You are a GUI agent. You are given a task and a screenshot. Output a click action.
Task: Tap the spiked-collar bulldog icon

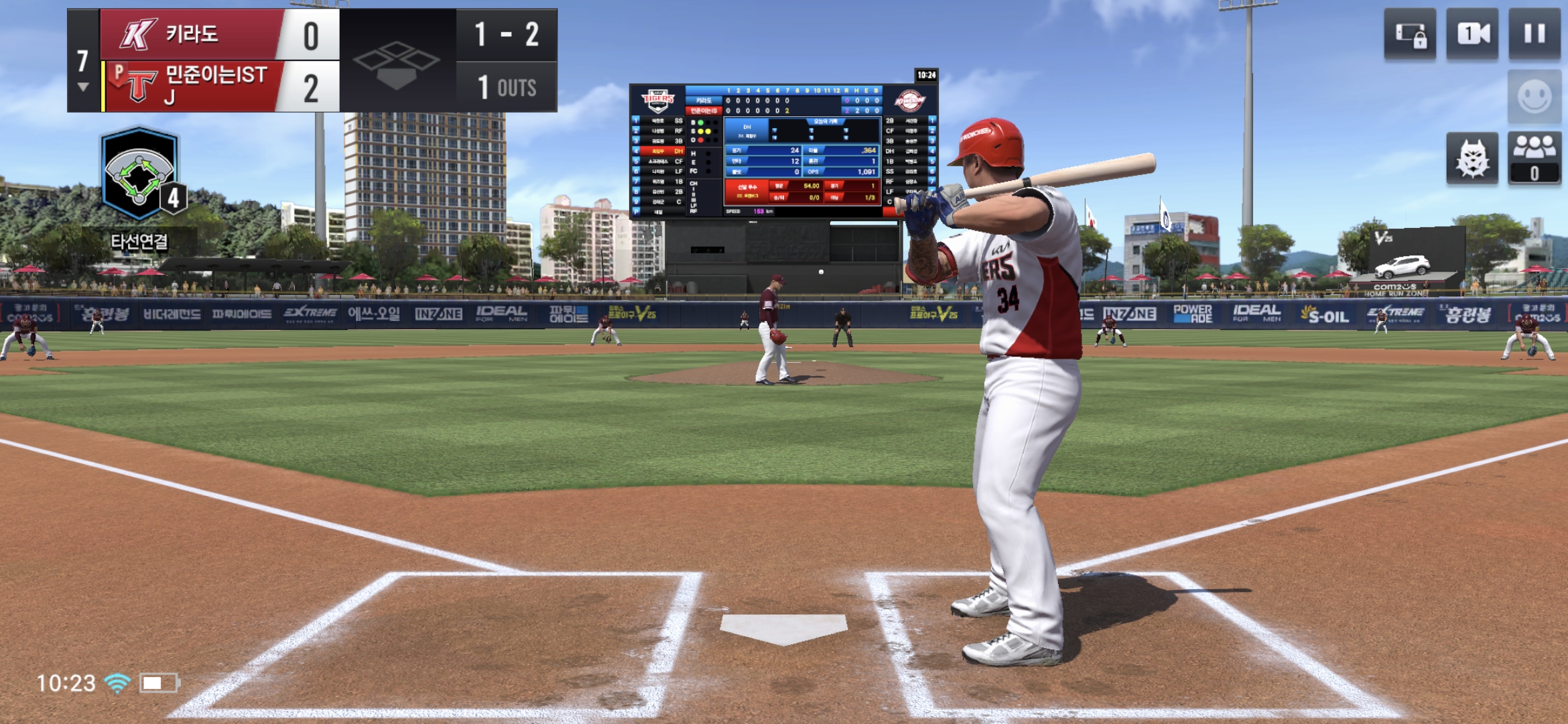1472,159
